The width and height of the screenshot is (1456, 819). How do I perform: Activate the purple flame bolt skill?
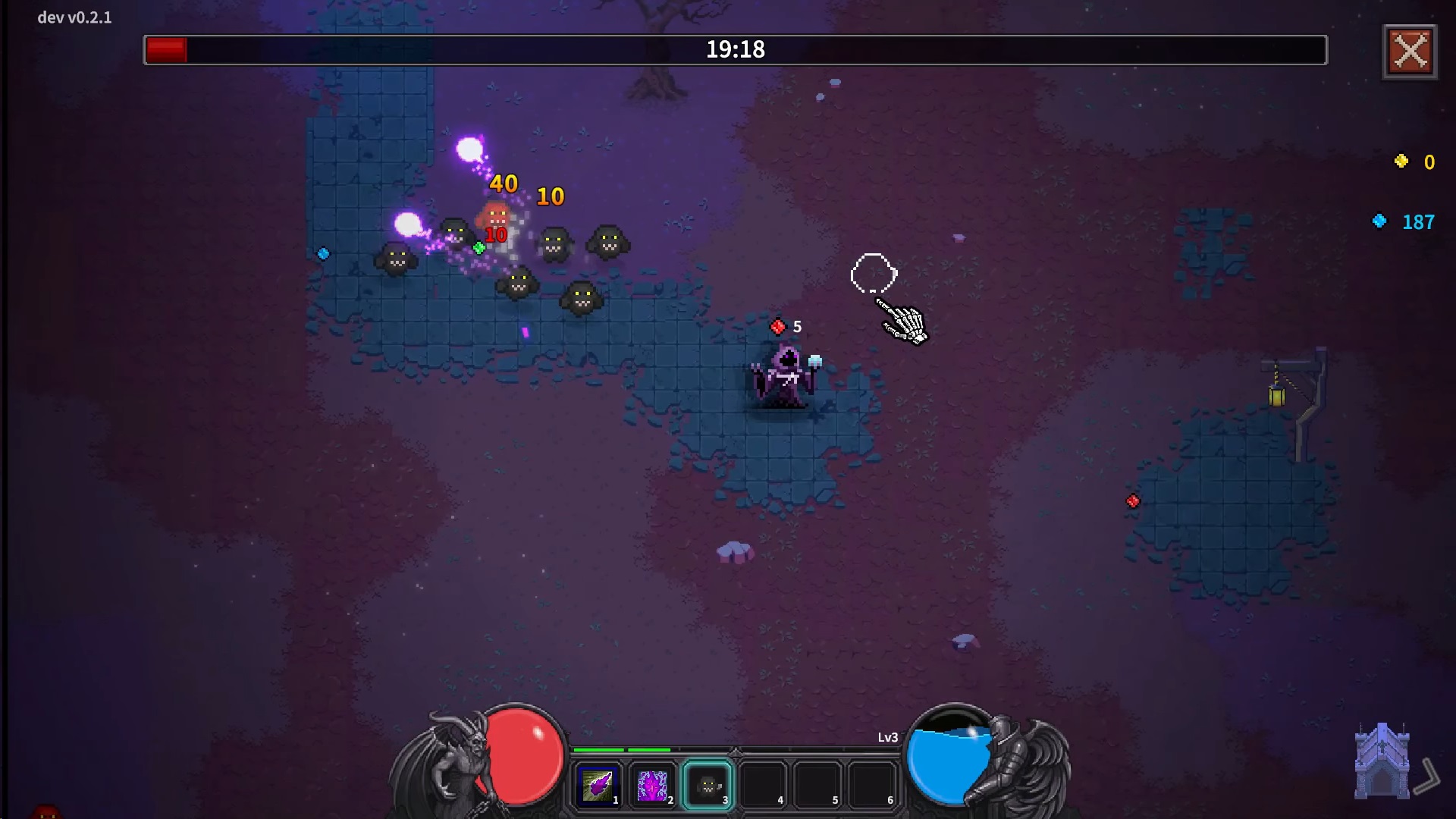598,786
